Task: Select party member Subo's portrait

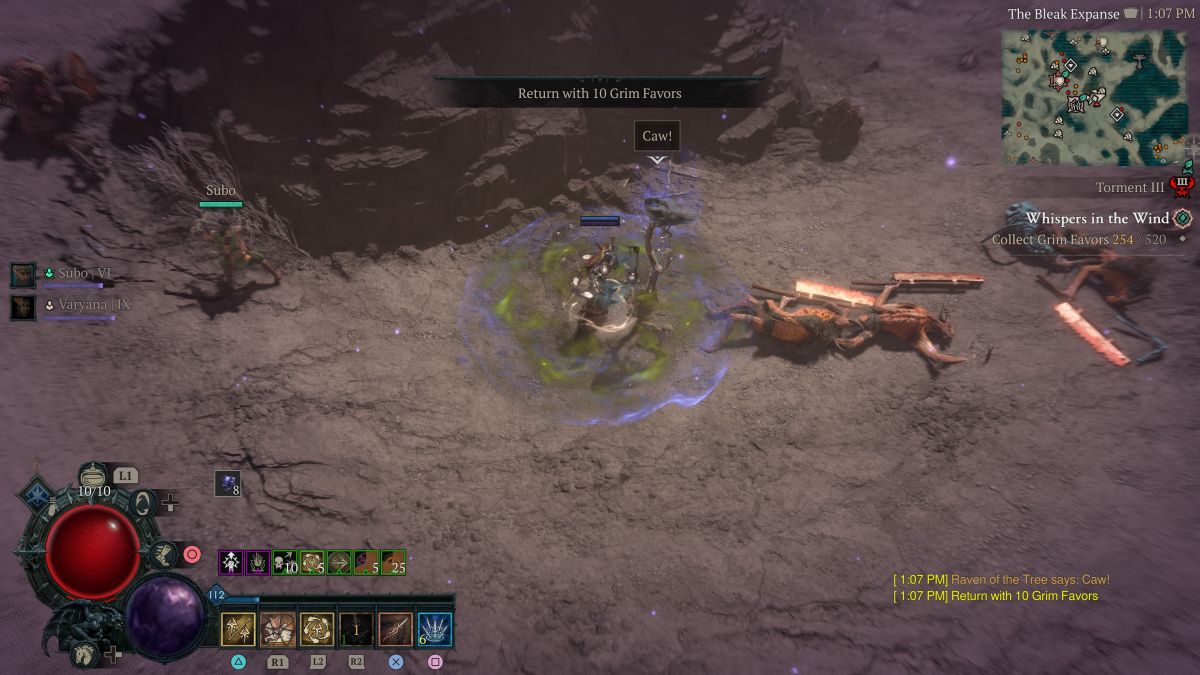Action: coord(23,275)
